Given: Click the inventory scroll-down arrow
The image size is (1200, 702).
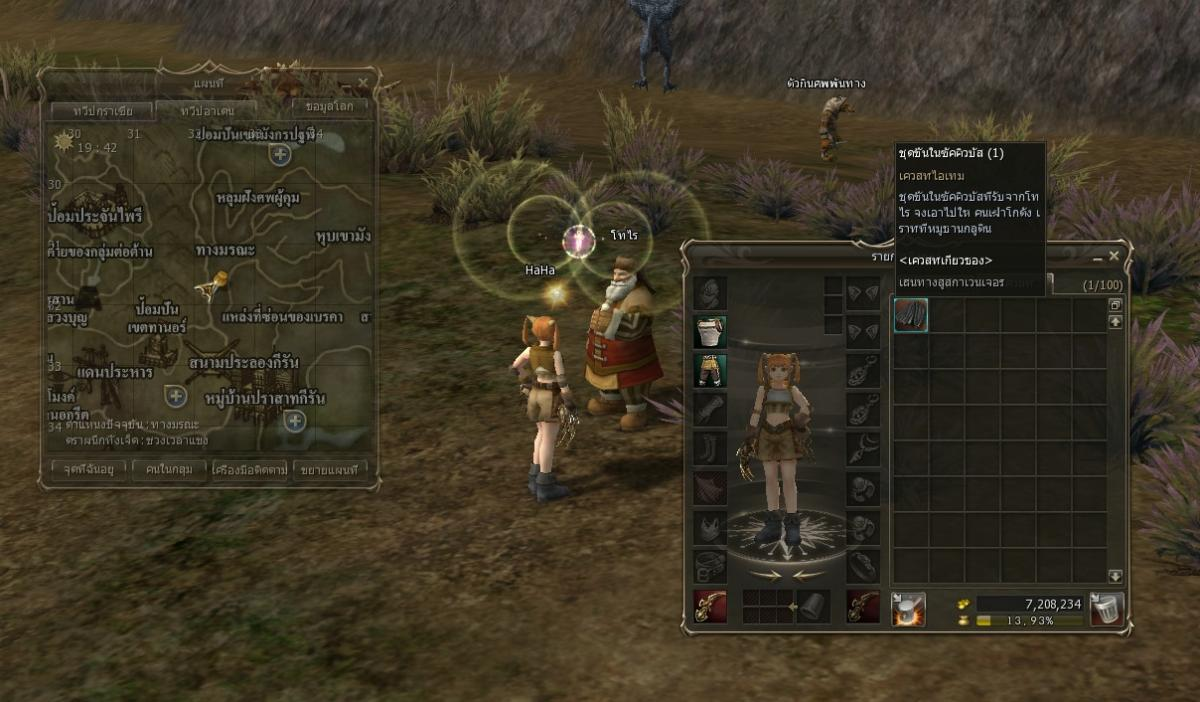Looking at the screenshot, I should [x=1115, y=577].
